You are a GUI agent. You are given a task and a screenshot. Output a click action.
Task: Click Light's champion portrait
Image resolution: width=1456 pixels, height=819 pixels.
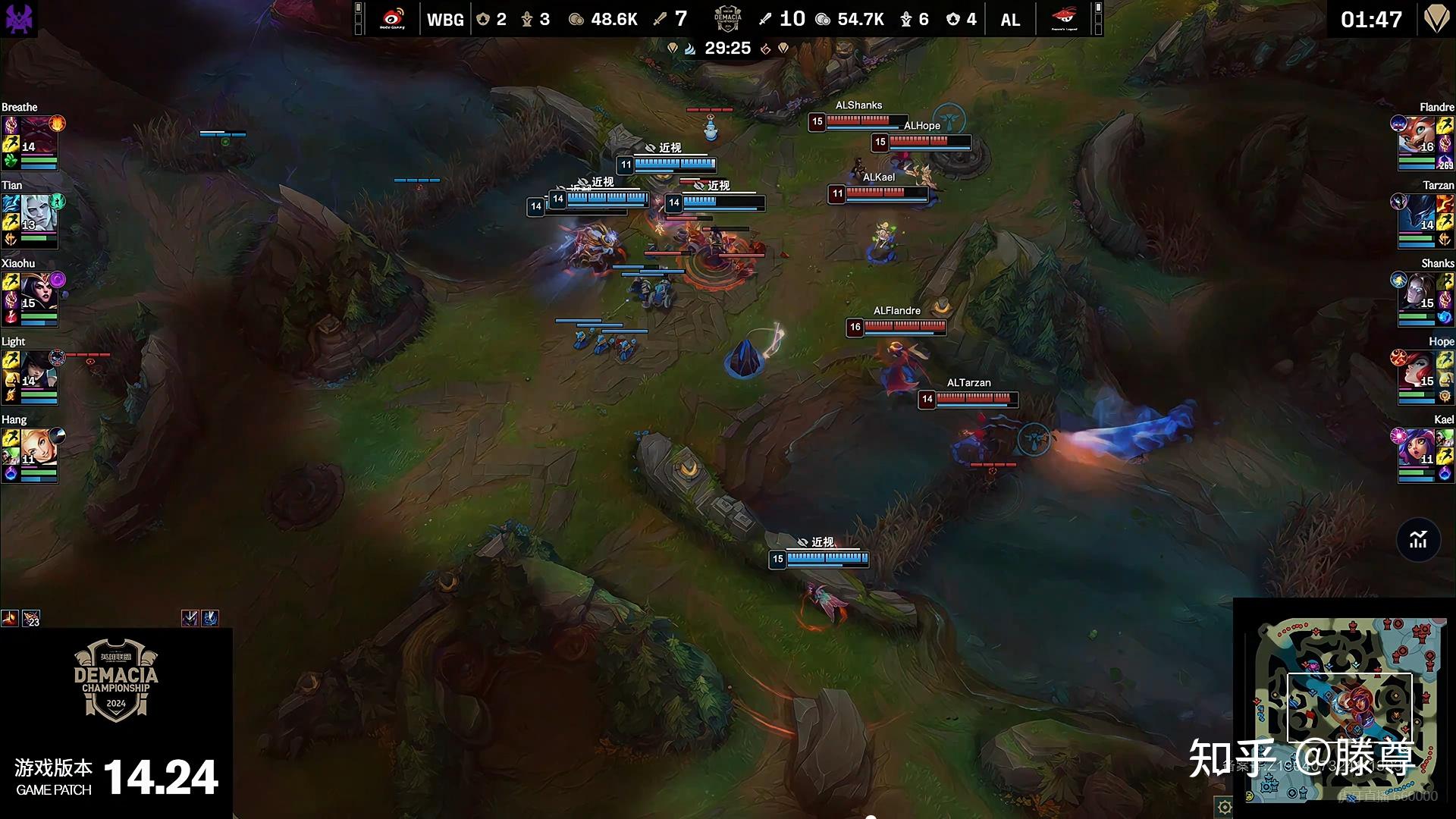point(38,370)
